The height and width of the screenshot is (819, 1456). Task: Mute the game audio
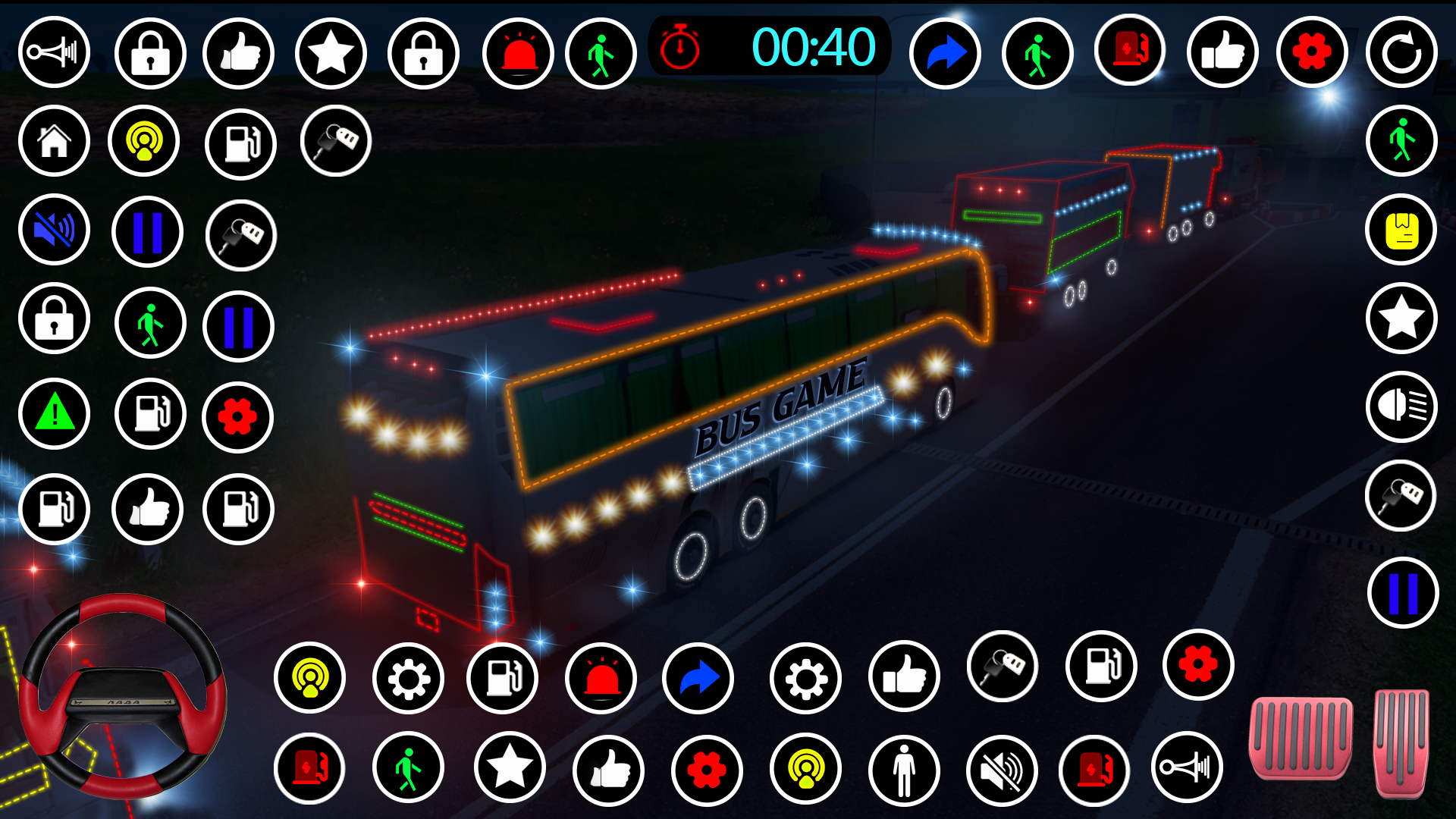(x=53, y=231)
